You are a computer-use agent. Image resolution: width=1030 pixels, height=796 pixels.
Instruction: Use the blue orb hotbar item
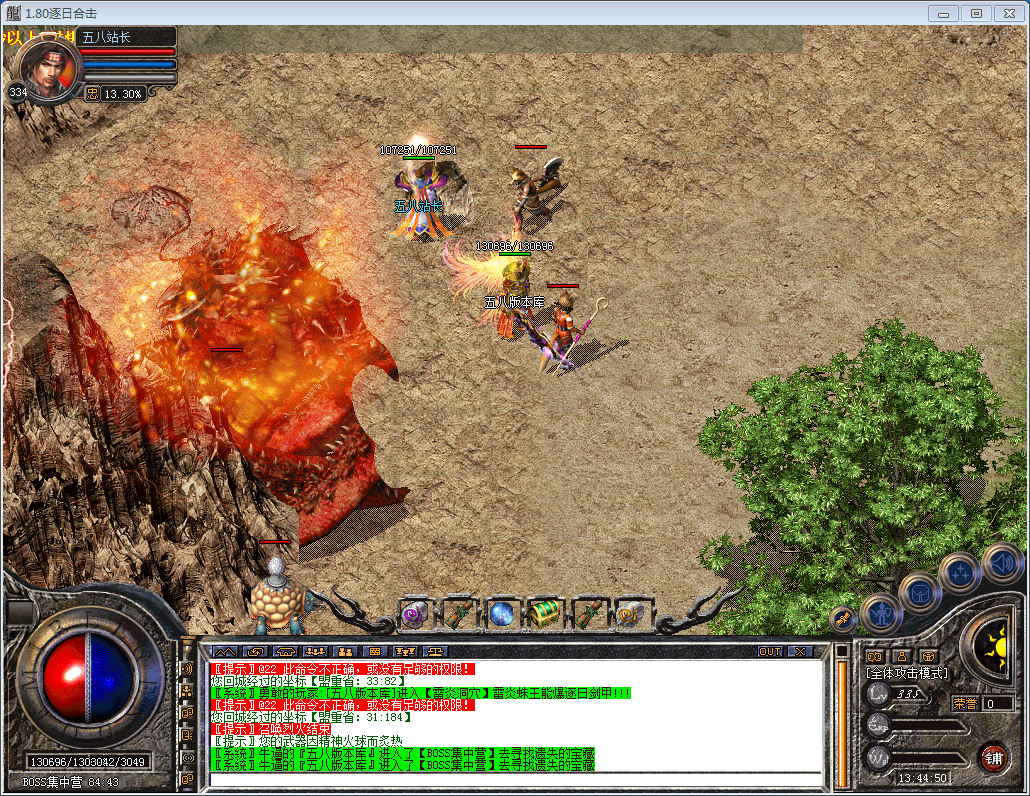click(501, 614)
